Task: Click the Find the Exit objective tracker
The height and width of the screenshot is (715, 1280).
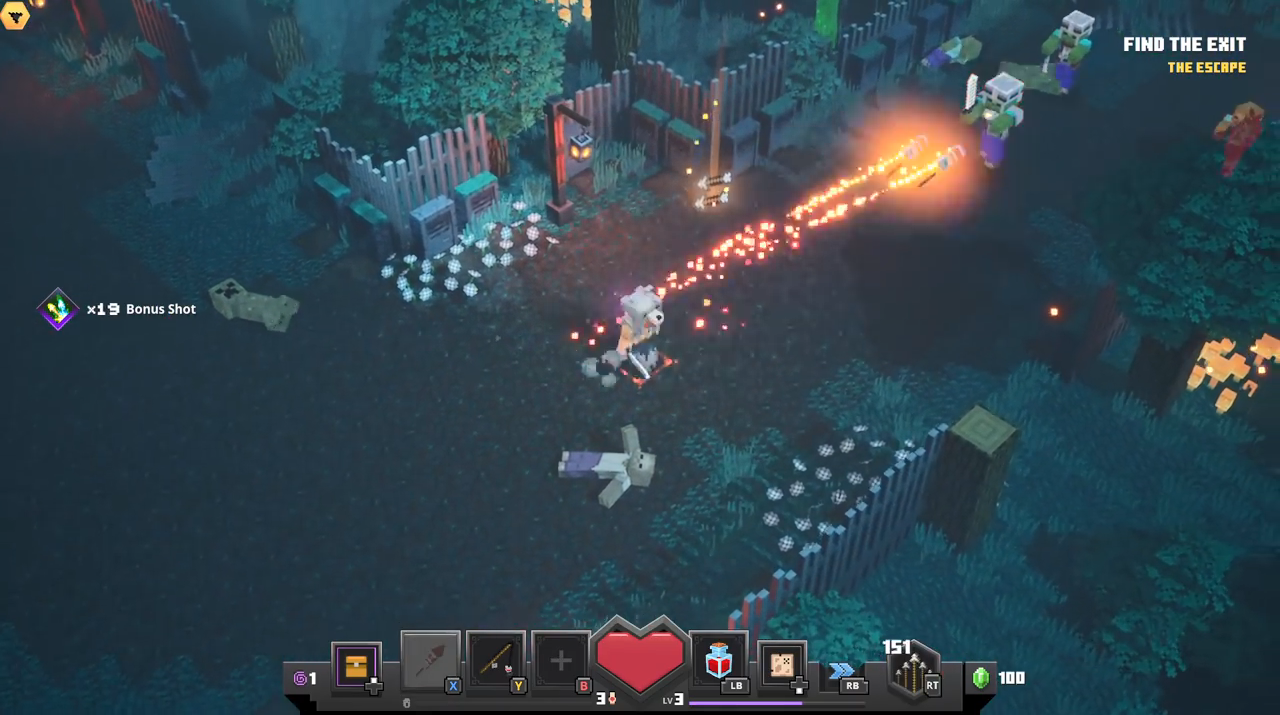Action: click(1184, 45)
